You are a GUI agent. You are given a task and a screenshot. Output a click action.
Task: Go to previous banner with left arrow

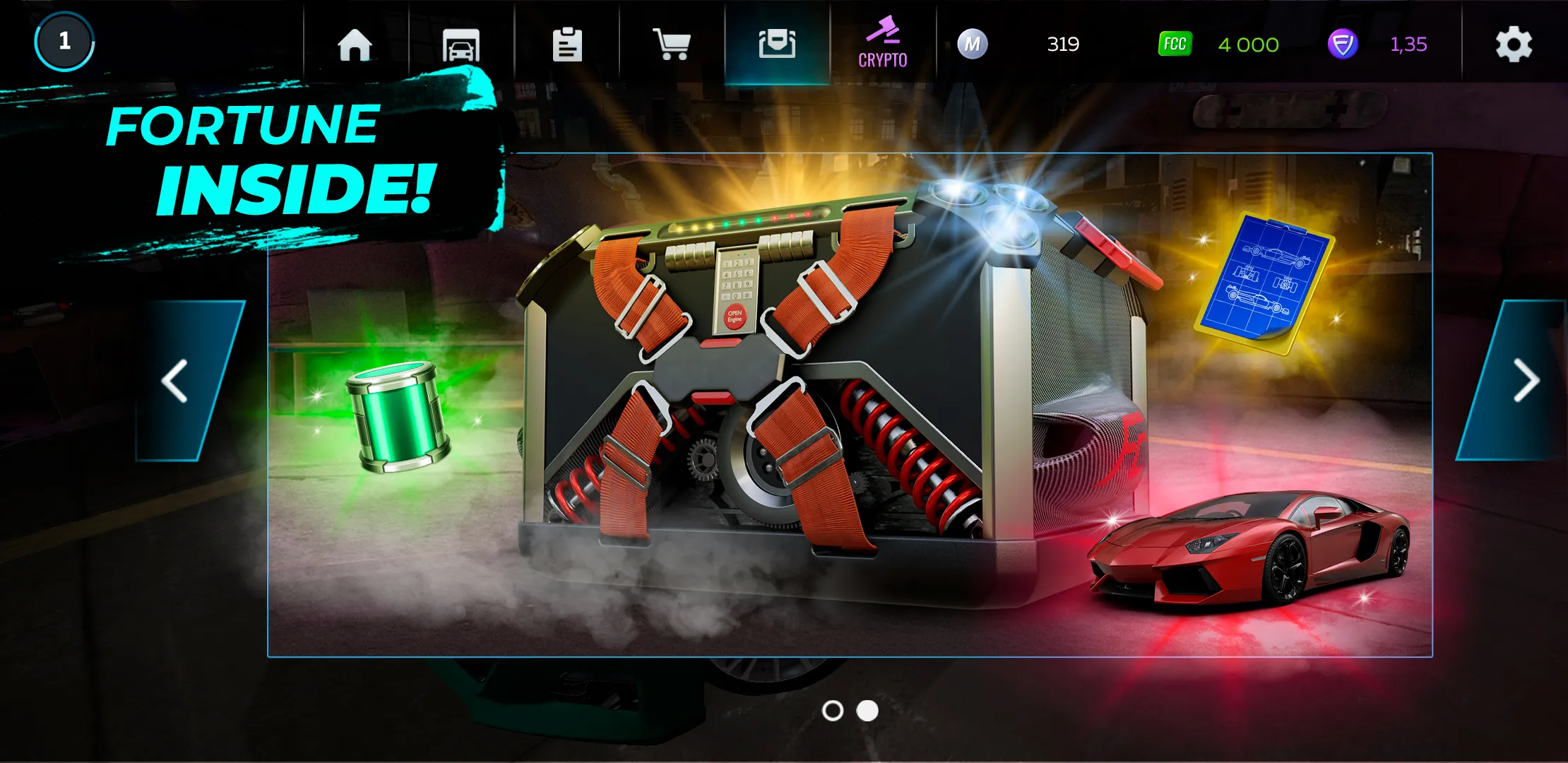click(x=174, y=381)
